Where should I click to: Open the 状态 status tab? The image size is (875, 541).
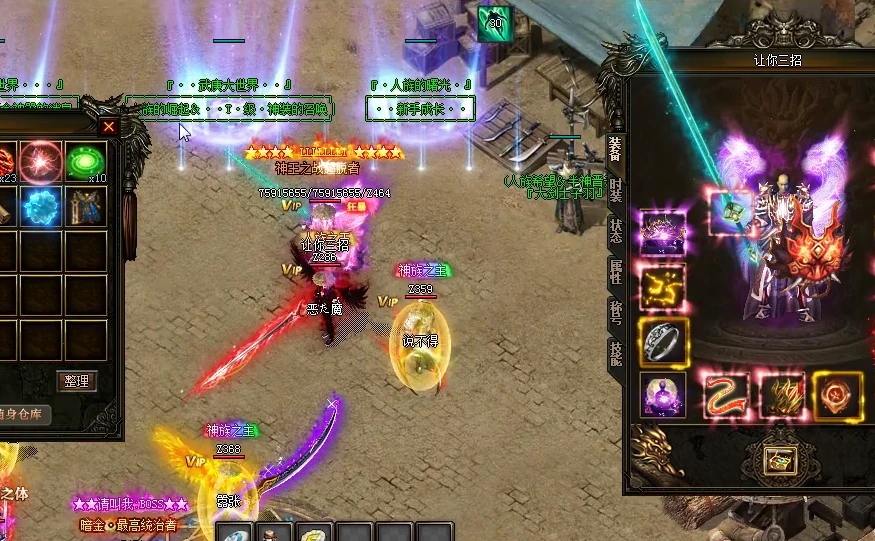pos(614,231)
